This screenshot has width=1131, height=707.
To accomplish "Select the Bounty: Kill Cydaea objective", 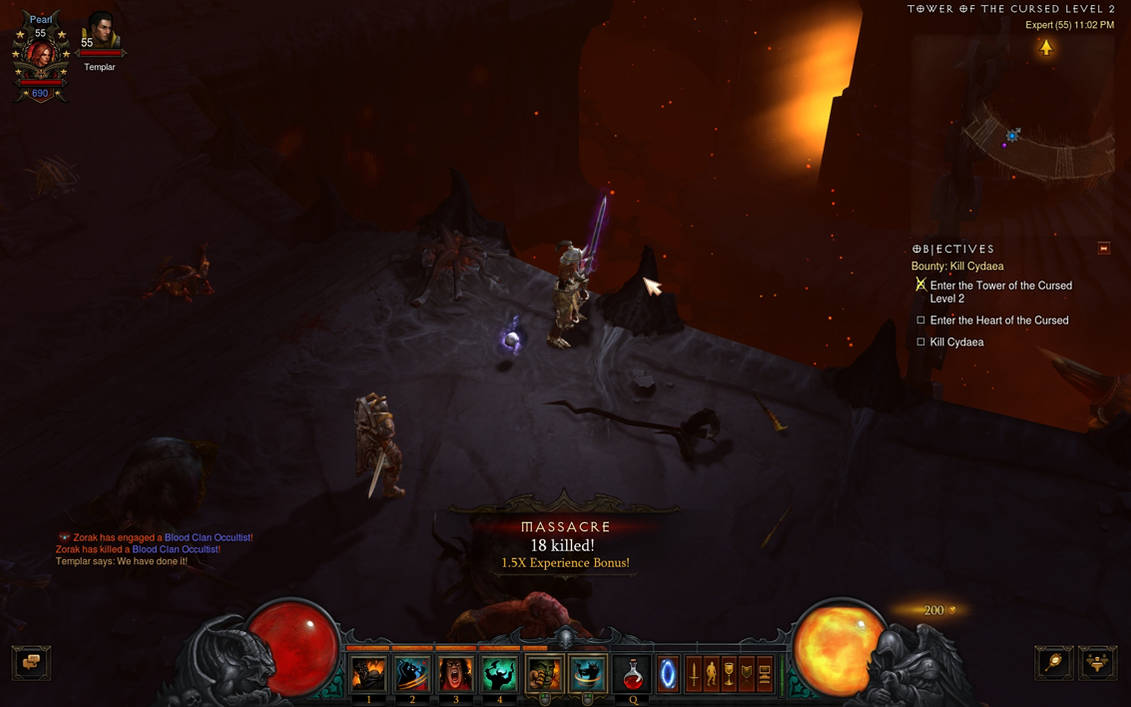I will 957,266.
